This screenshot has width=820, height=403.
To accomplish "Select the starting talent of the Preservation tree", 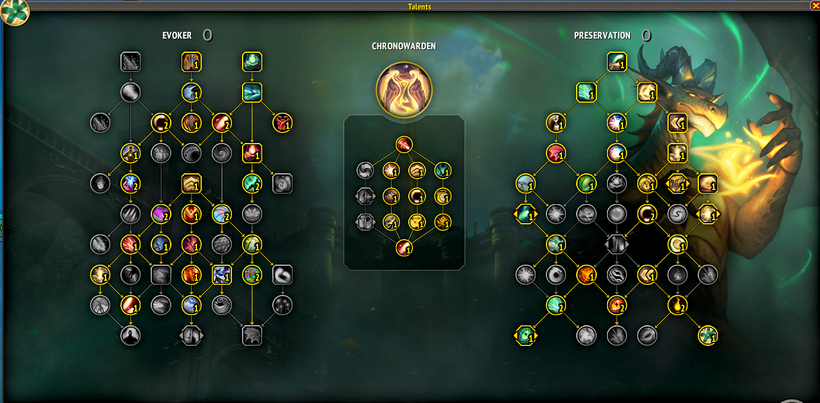I will (x=616, y=63).
